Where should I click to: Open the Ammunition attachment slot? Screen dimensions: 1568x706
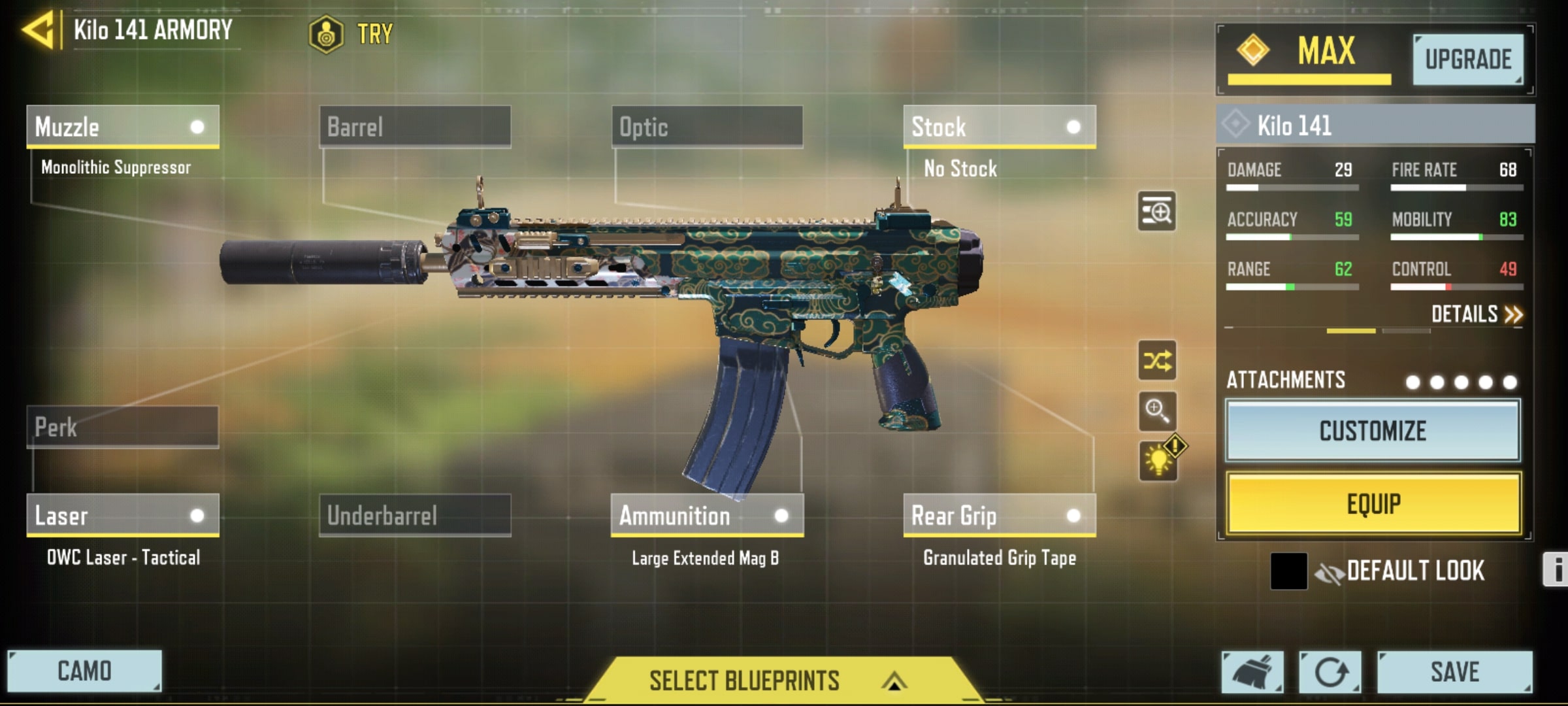707,516
